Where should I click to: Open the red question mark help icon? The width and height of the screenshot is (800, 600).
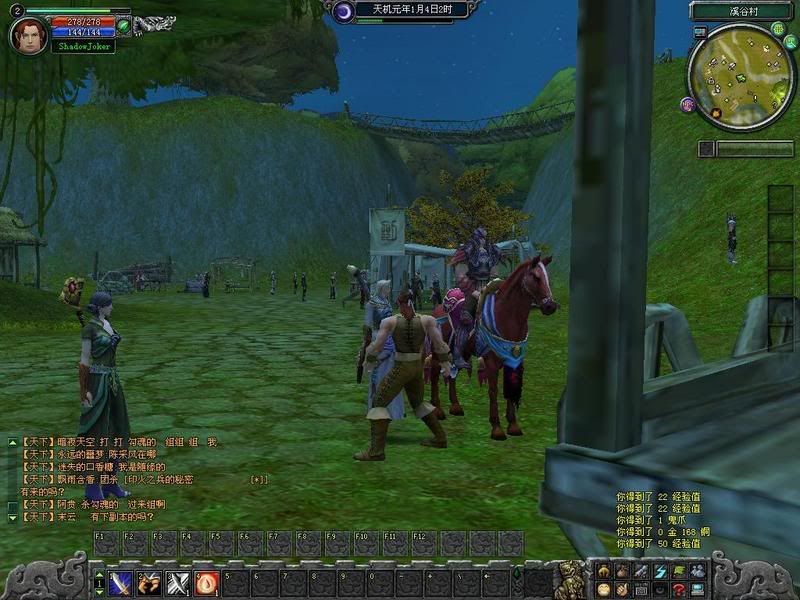(x=678, y=589)
